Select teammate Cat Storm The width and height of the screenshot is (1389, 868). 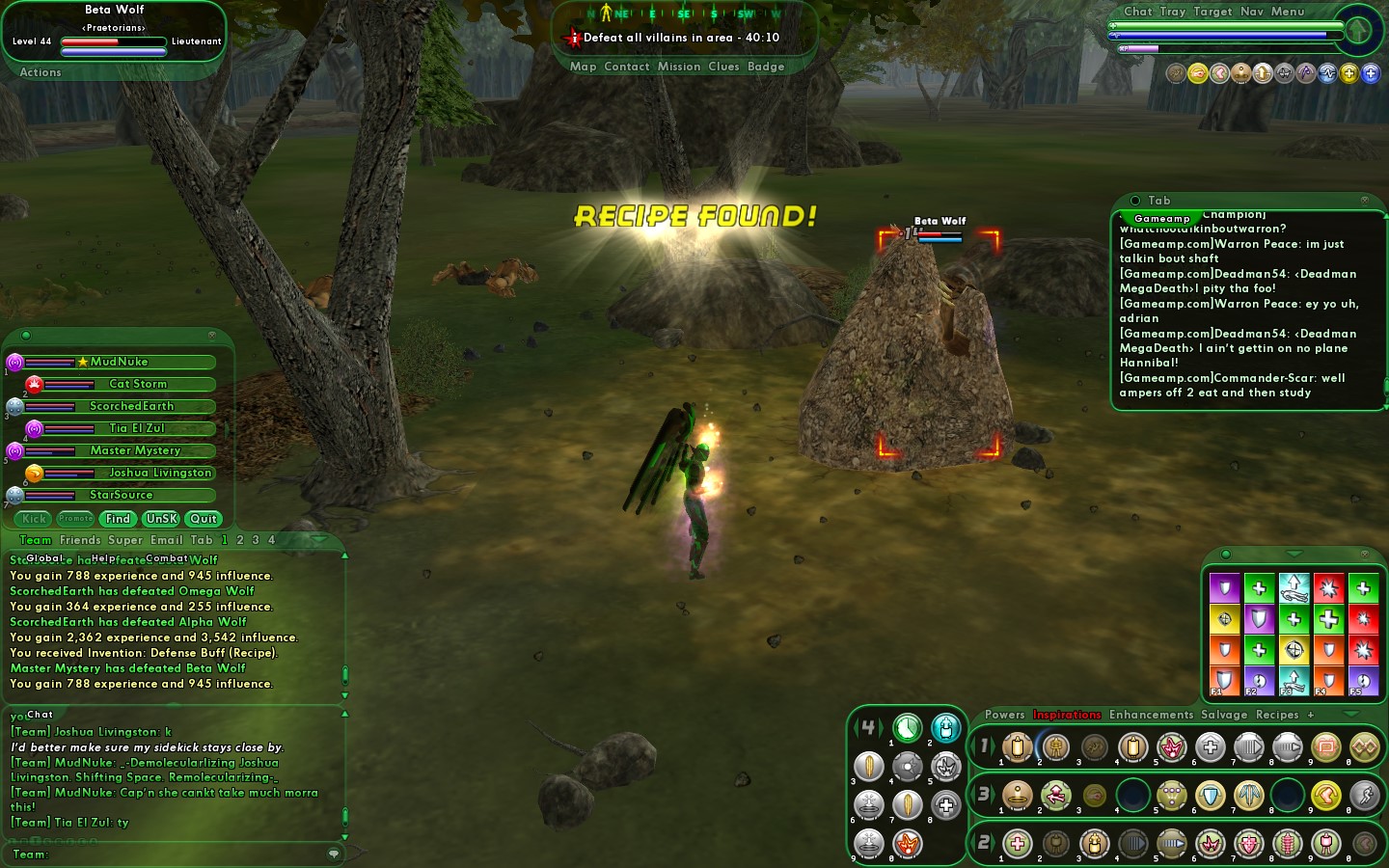138,384
